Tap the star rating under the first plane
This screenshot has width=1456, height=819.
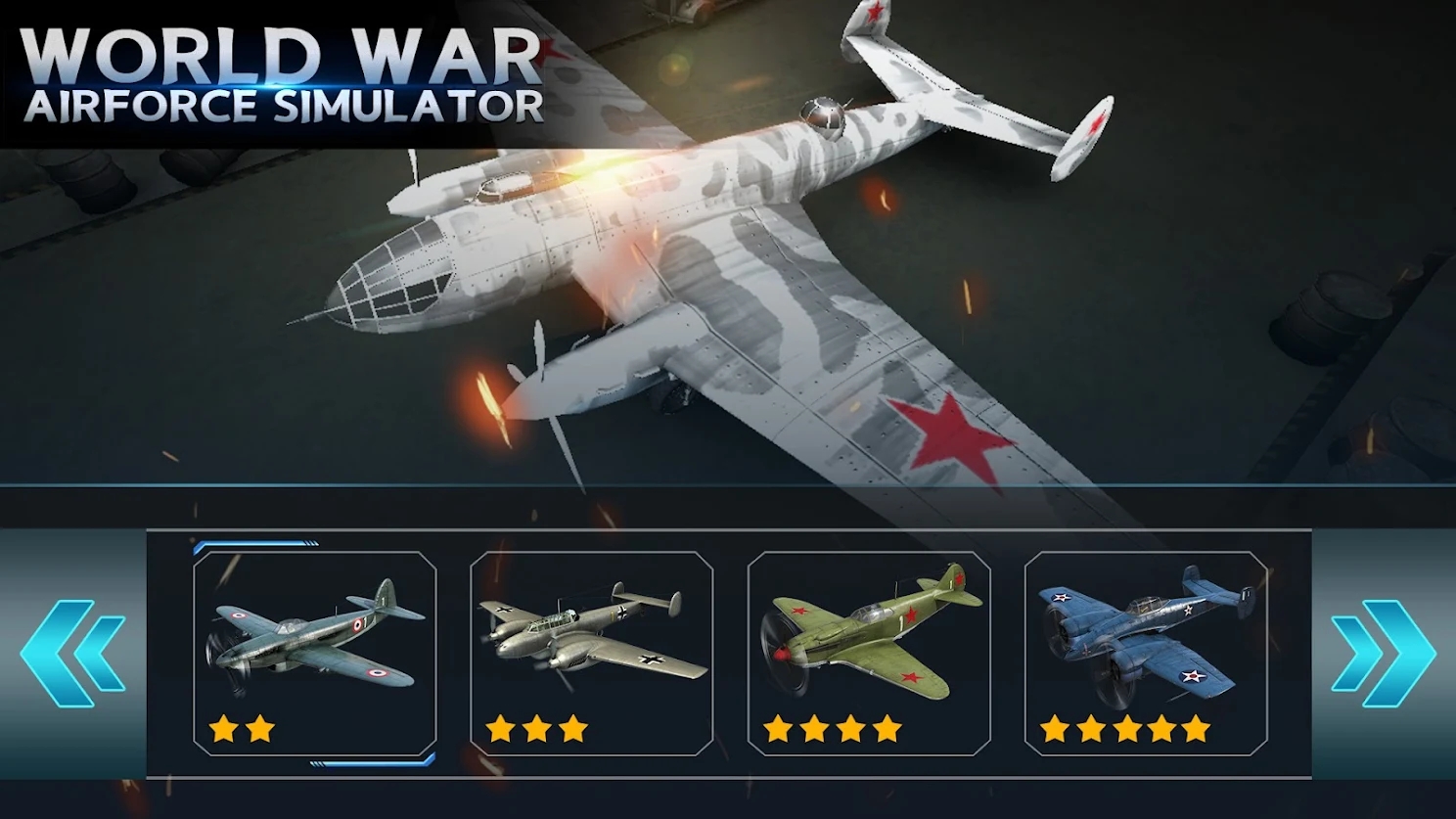[x=244, y=728]
